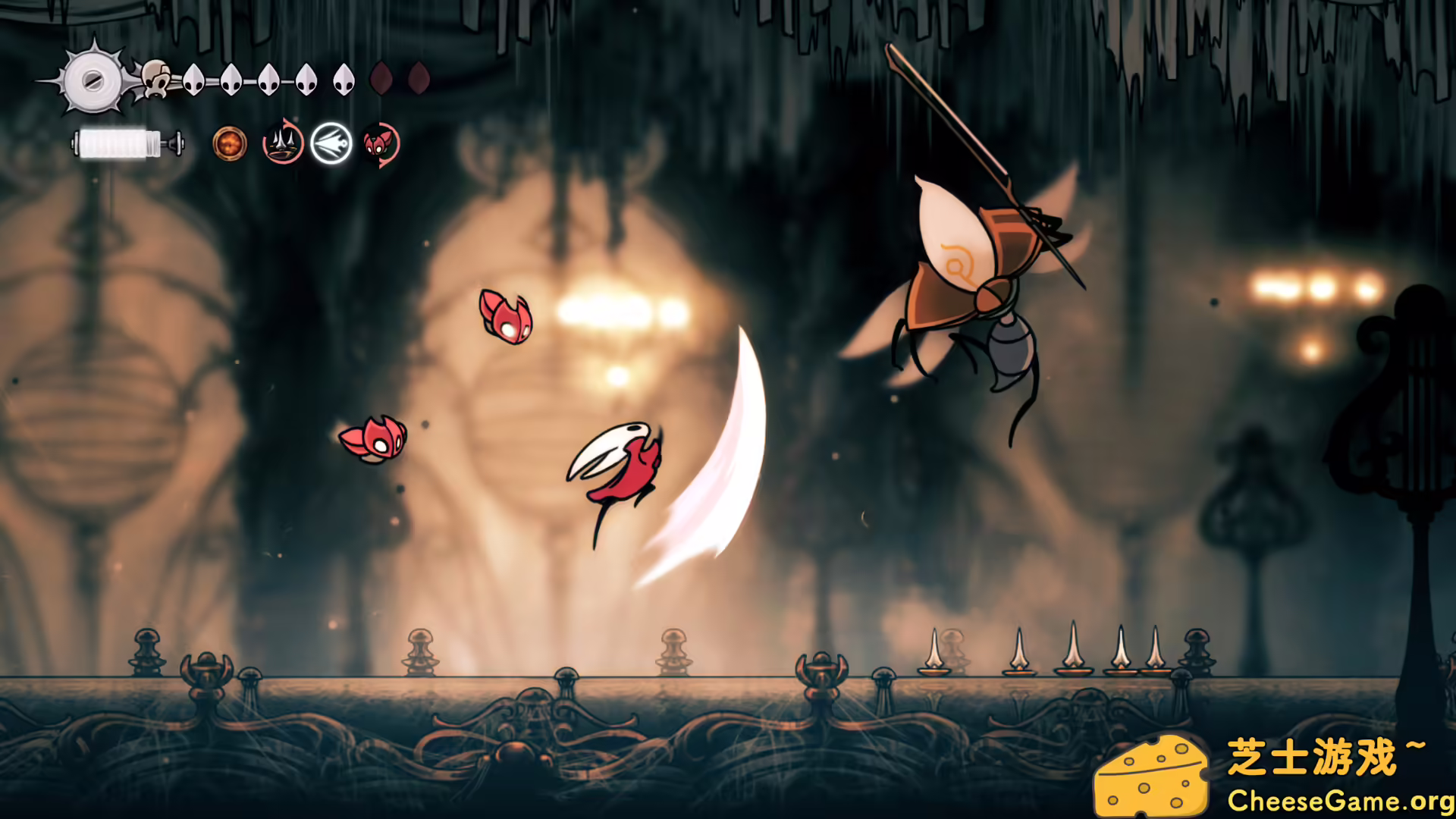1456x819 pixels.
Task: Choose the red flying bug tool icon
Action: [381, 143]
